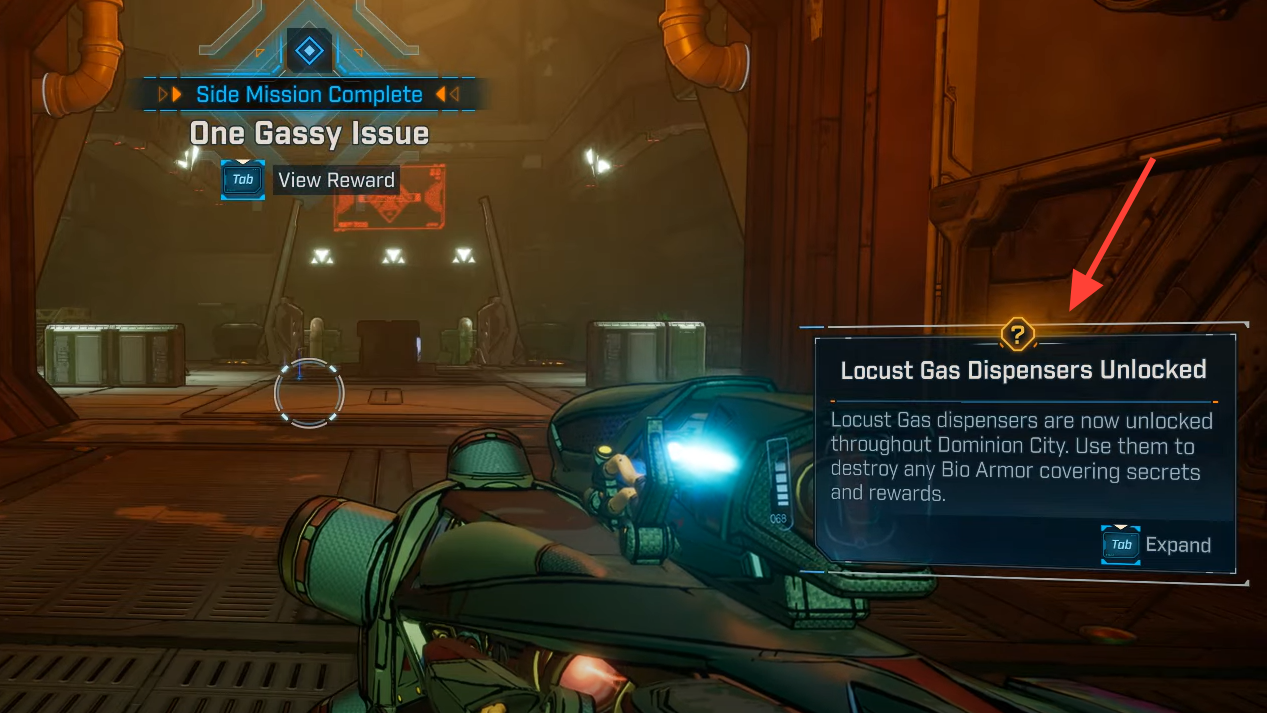Click the orange question mark hint icon
Viewport: 1267px width, 713px height.
(x=1017, y=334)
